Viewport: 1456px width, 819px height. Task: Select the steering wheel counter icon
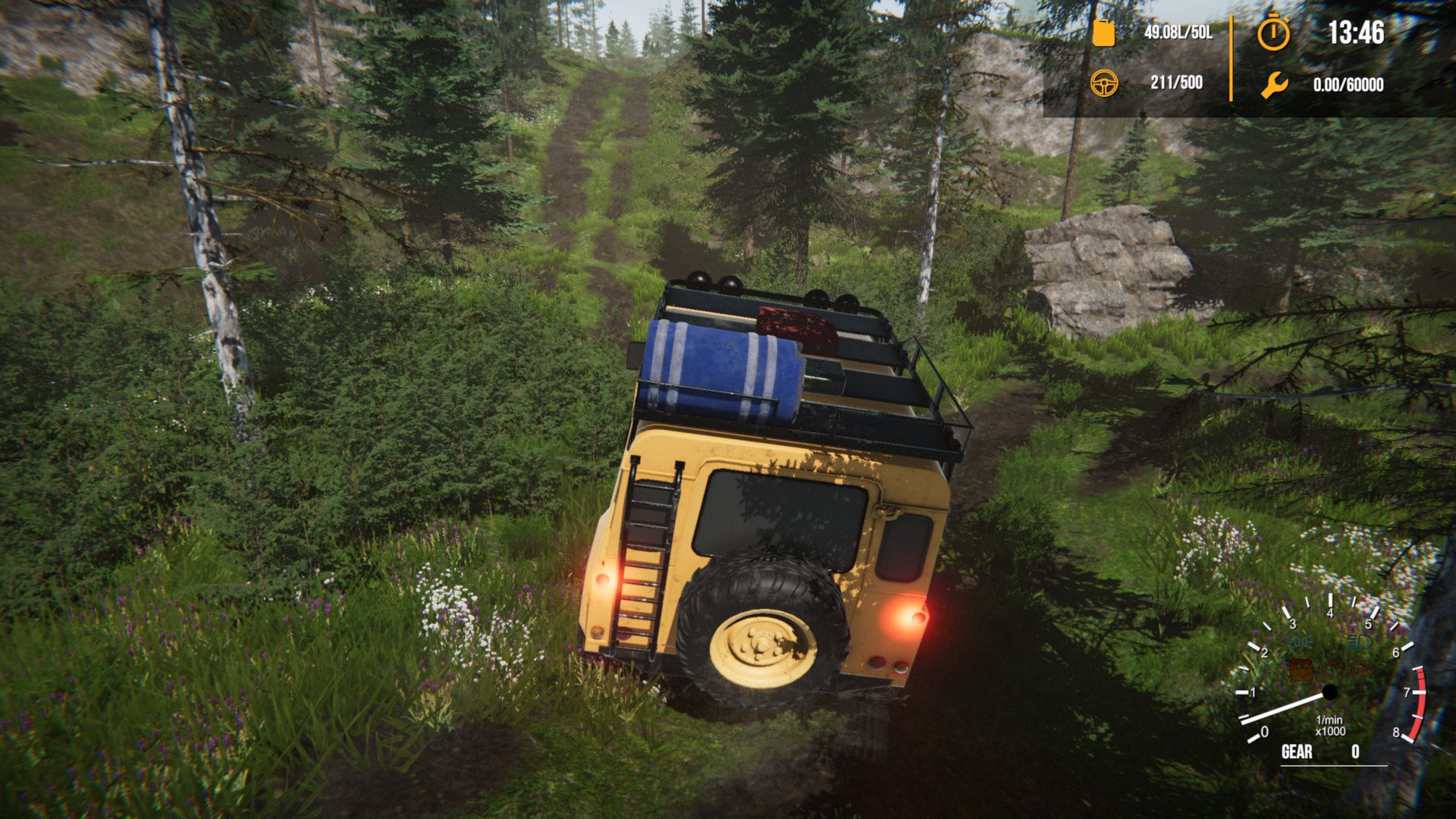[x=1106, y=83]
